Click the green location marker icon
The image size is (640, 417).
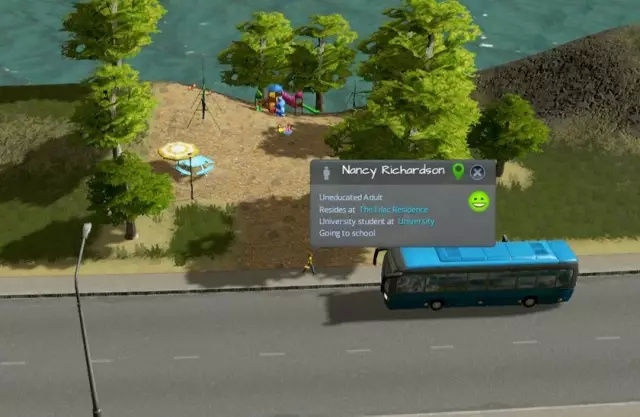[458, 171]
